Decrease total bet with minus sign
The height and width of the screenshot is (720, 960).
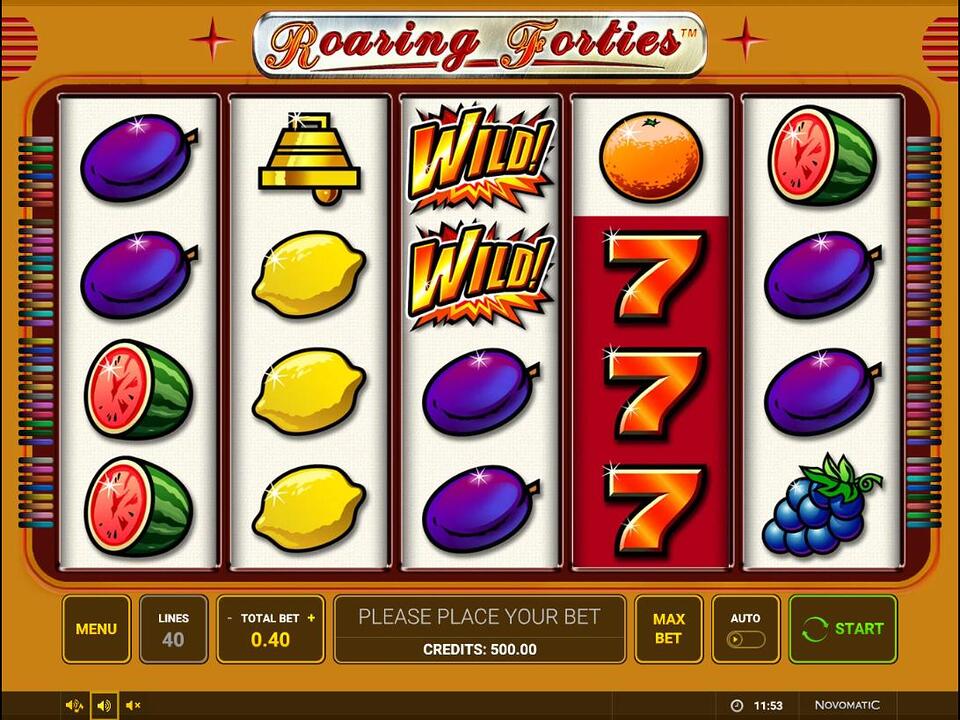230,618
